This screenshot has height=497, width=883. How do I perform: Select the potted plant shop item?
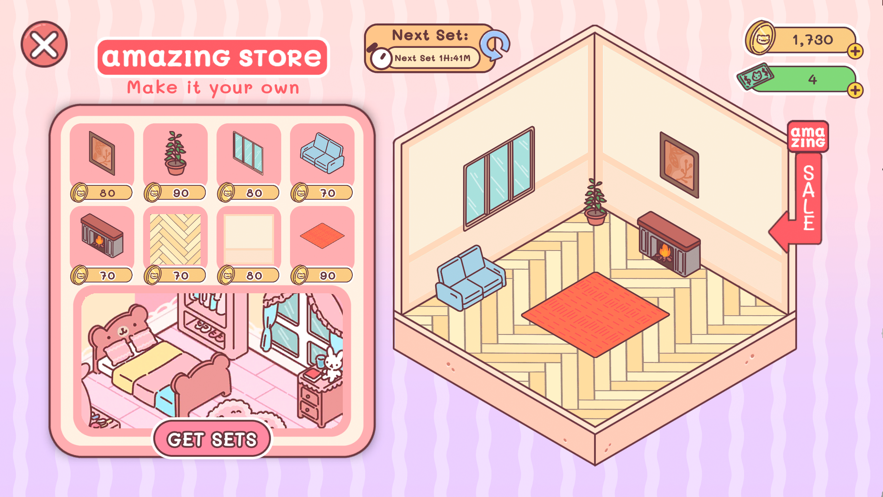(175, 160)
